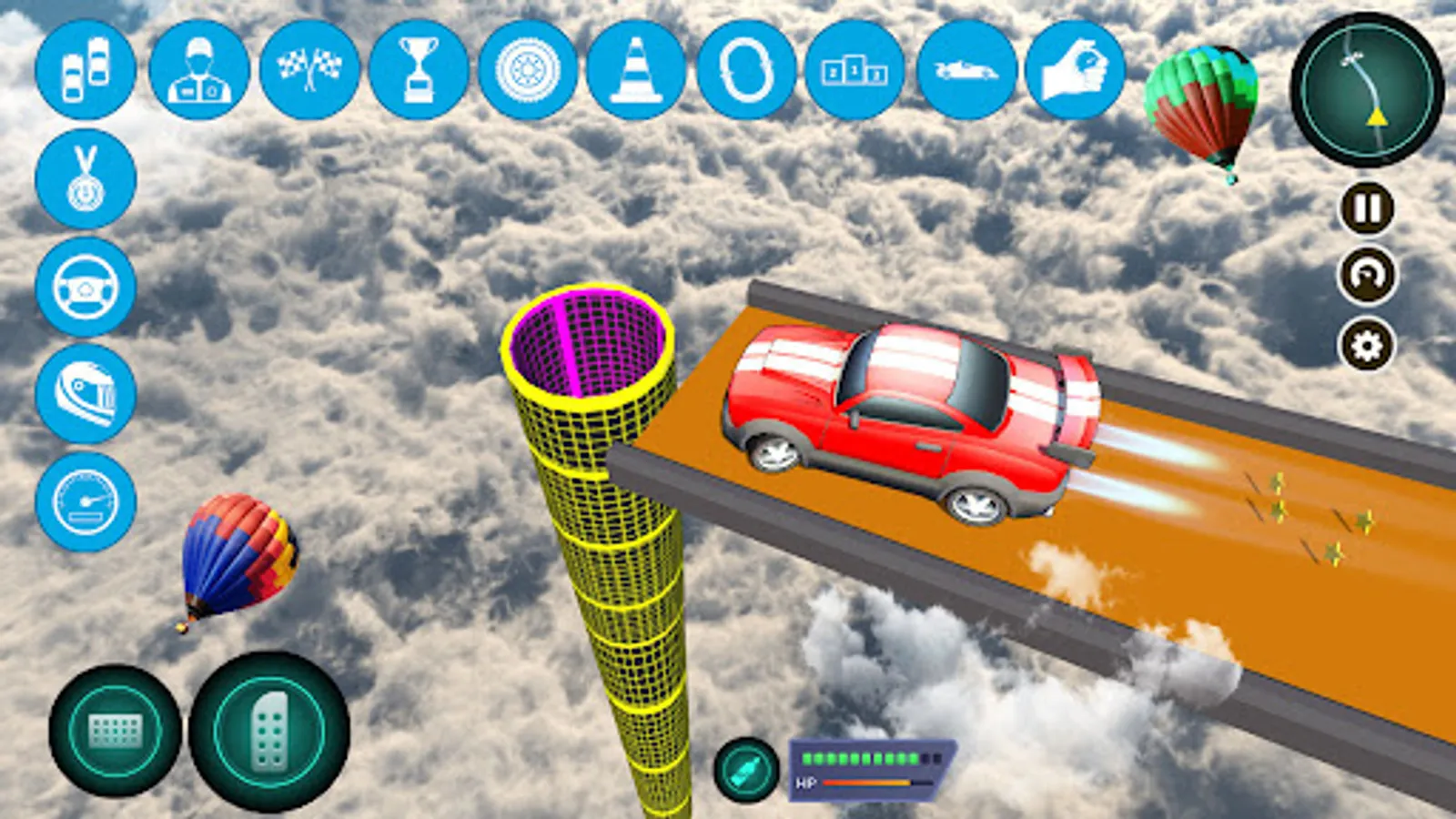1456x819 pixels.
Task: Open the medal icon
Action: click(x=86, y=178)
